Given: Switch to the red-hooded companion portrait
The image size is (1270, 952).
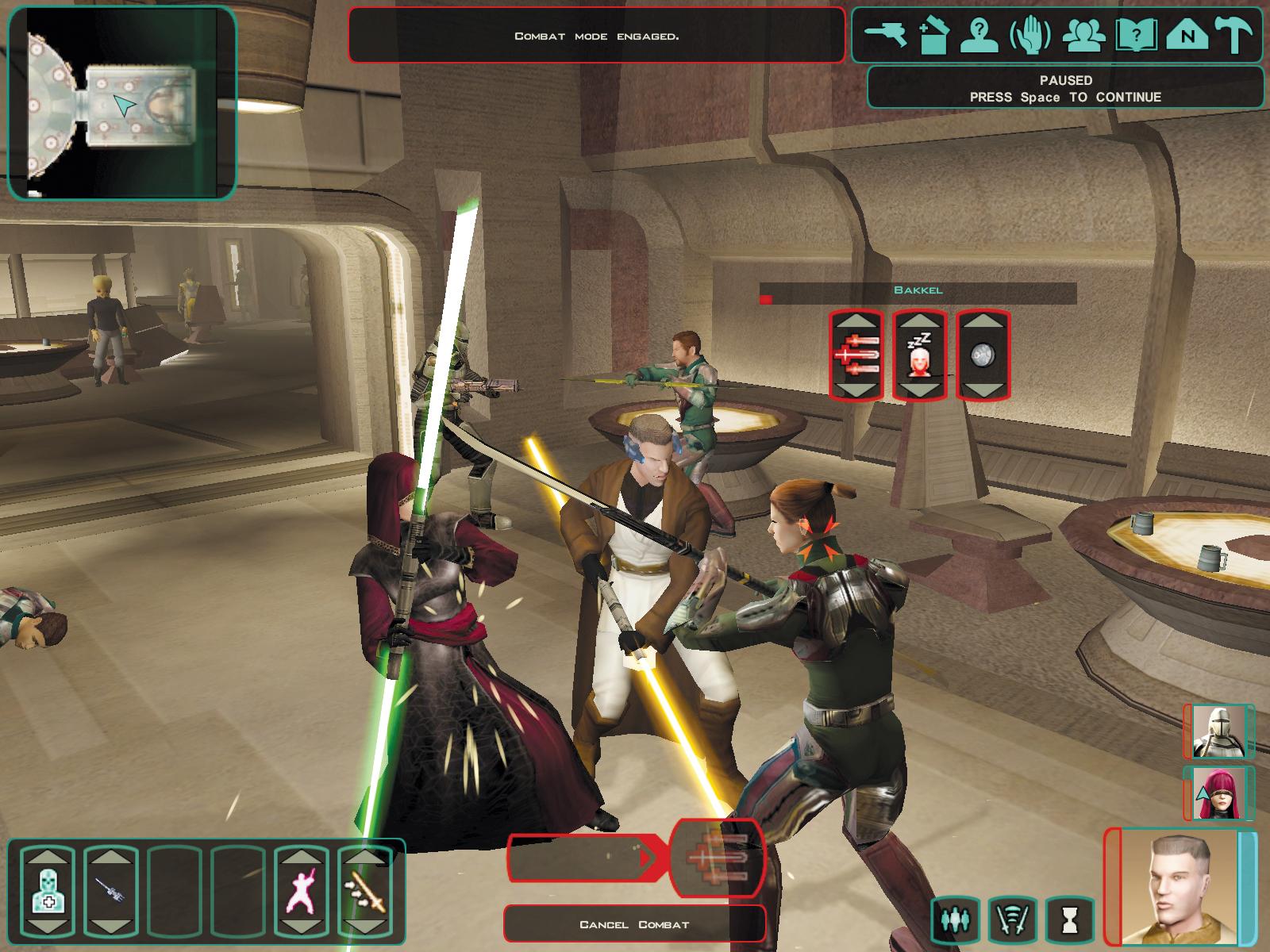Looking at the screenshot, I should tap(1220, 793).
